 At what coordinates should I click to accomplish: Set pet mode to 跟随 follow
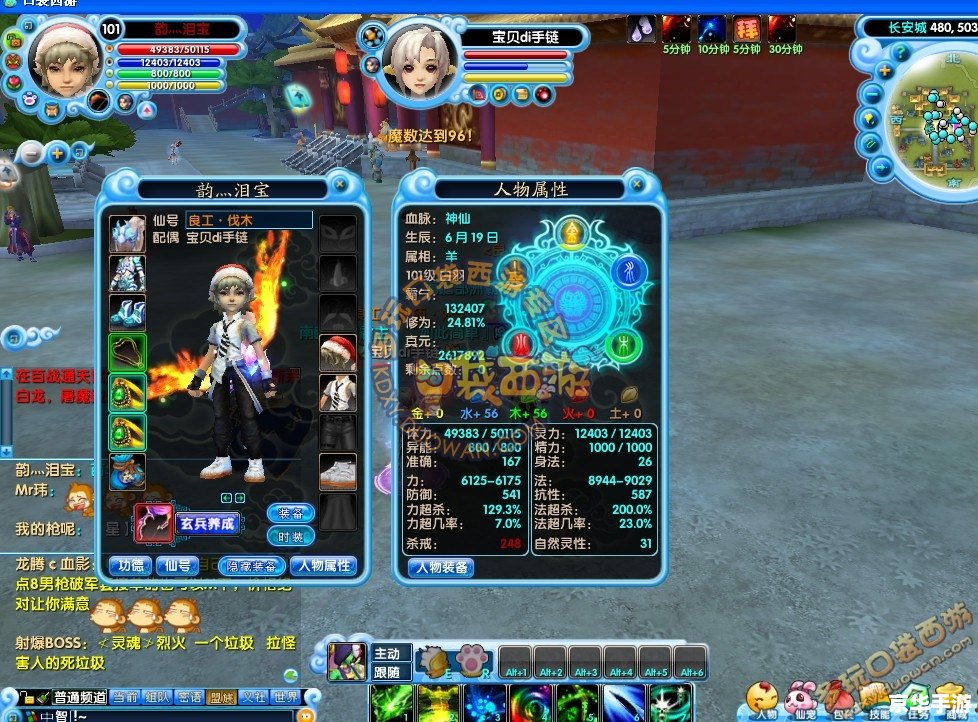[387, 672]
